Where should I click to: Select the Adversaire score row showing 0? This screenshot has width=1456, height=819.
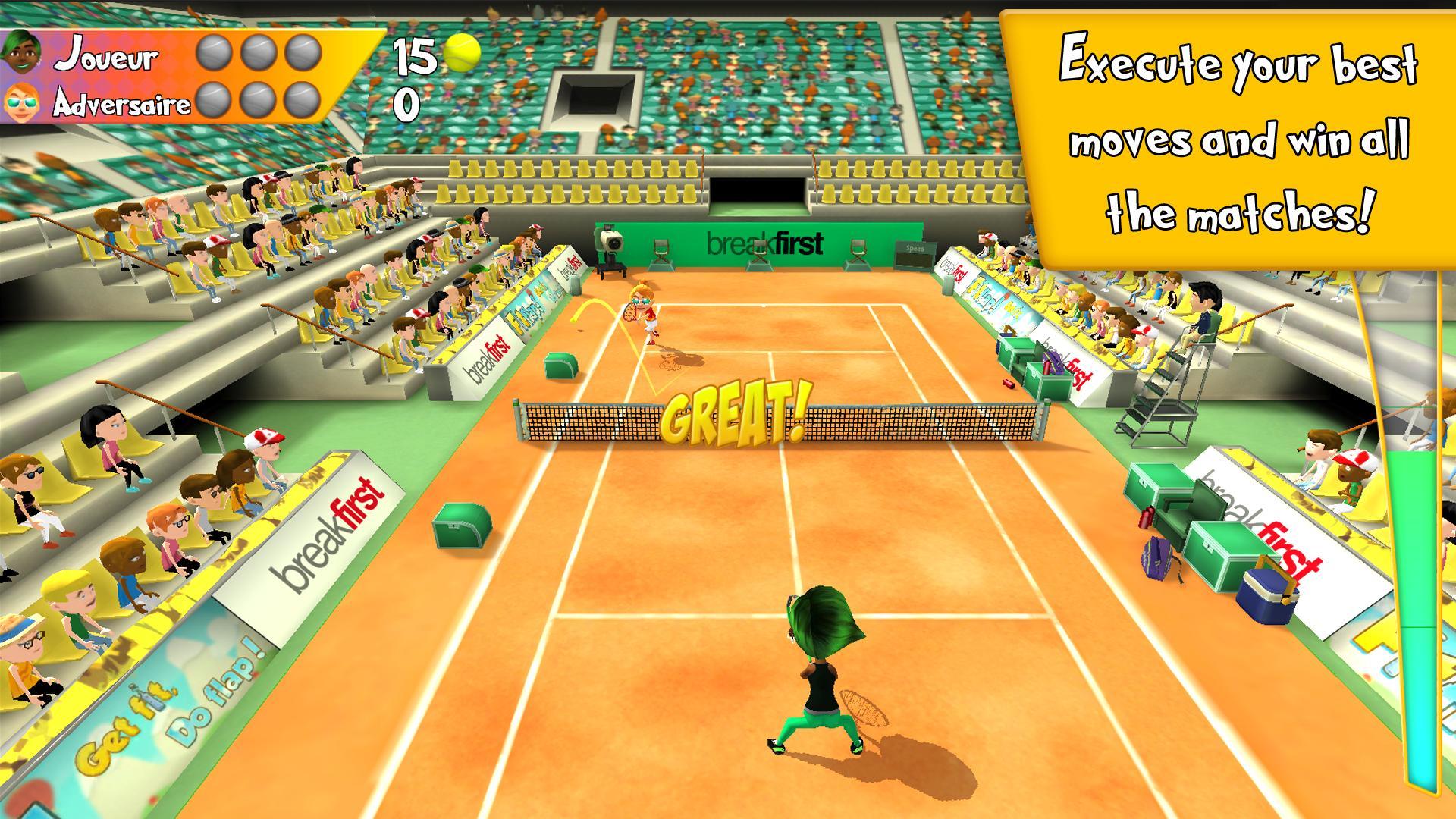click(406, 105)
